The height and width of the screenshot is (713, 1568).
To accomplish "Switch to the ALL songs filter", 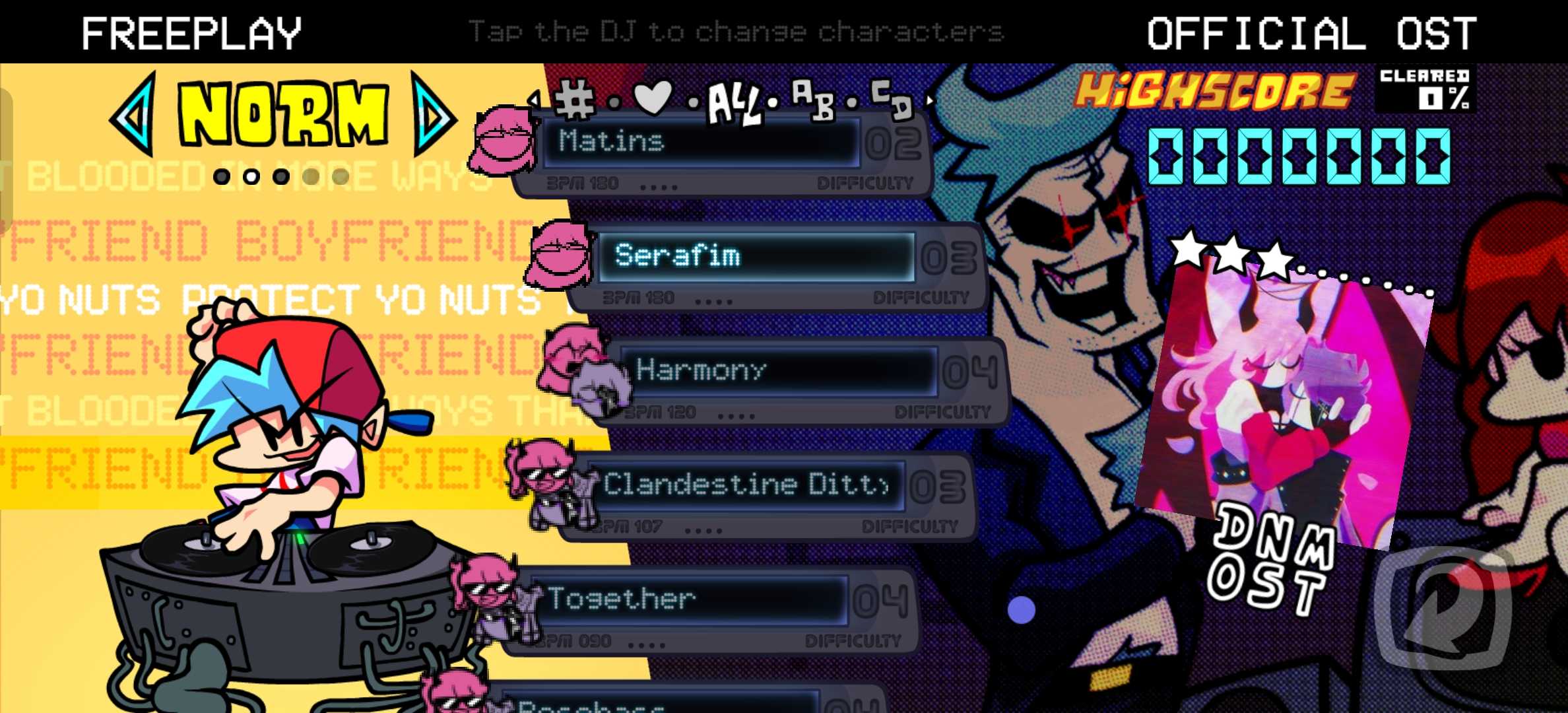I will point(733,104).
